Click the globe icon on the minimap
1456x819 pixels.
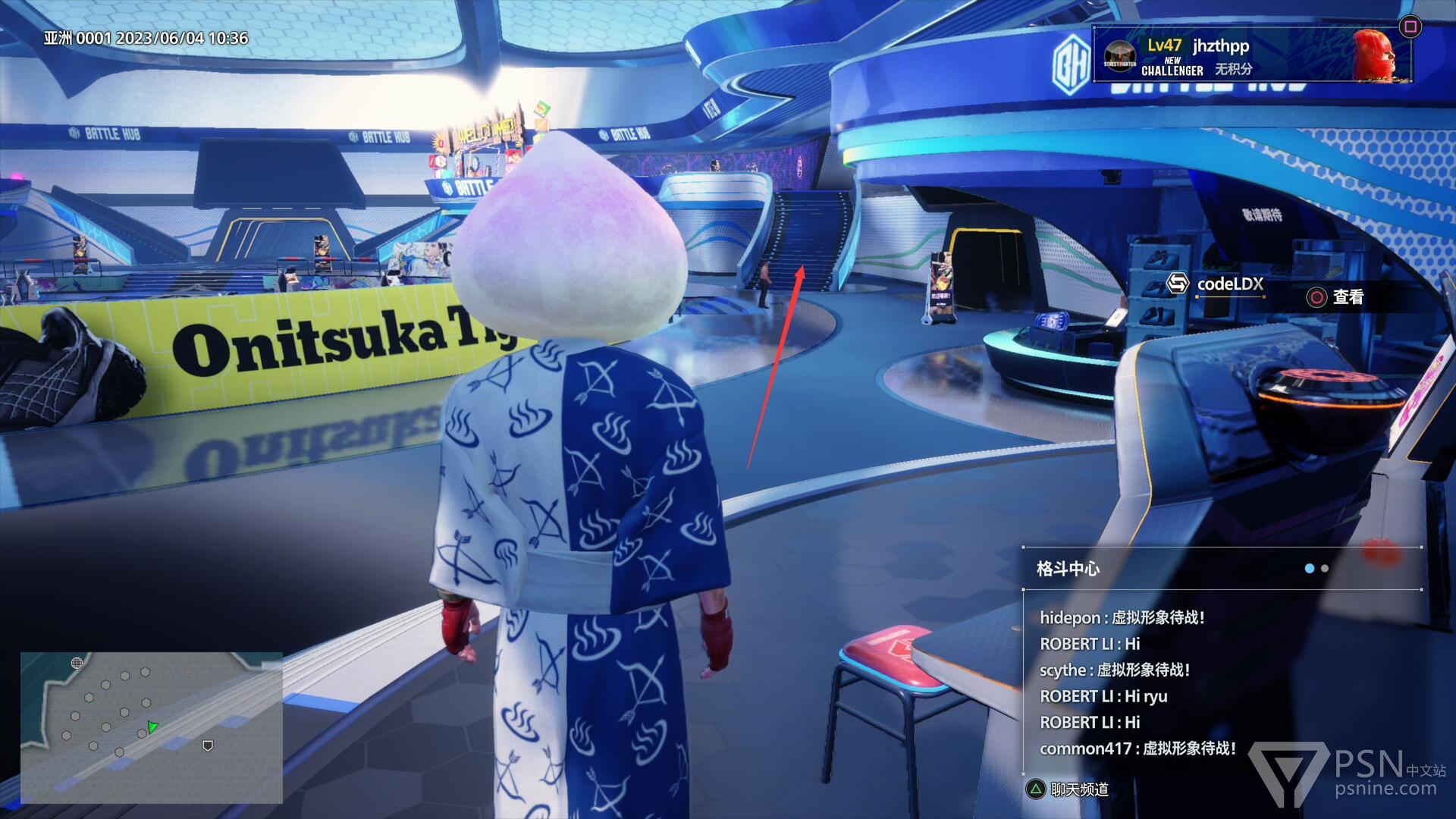coord(77,664)
